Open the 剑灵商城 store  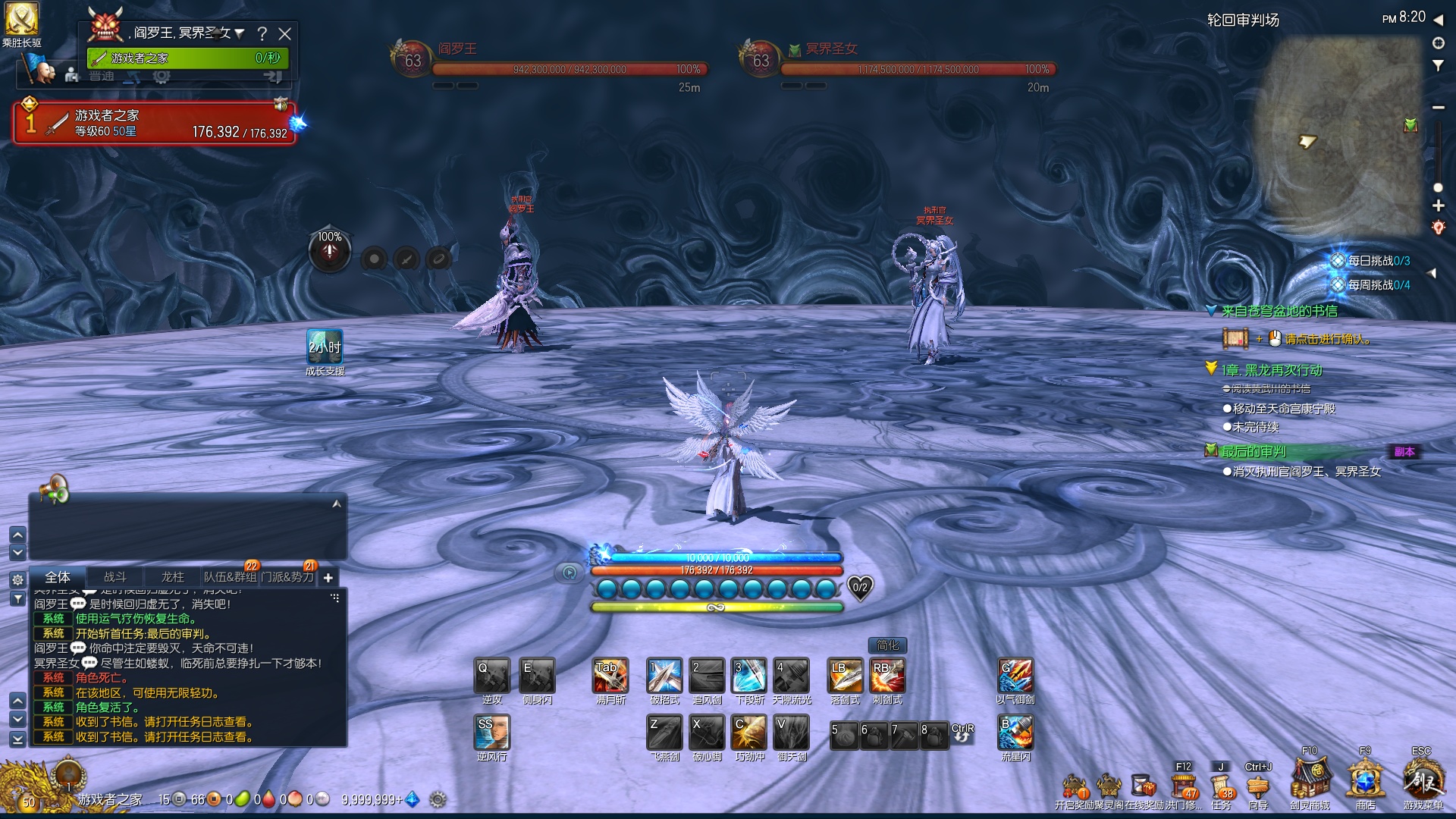(x=1310, y=780)
